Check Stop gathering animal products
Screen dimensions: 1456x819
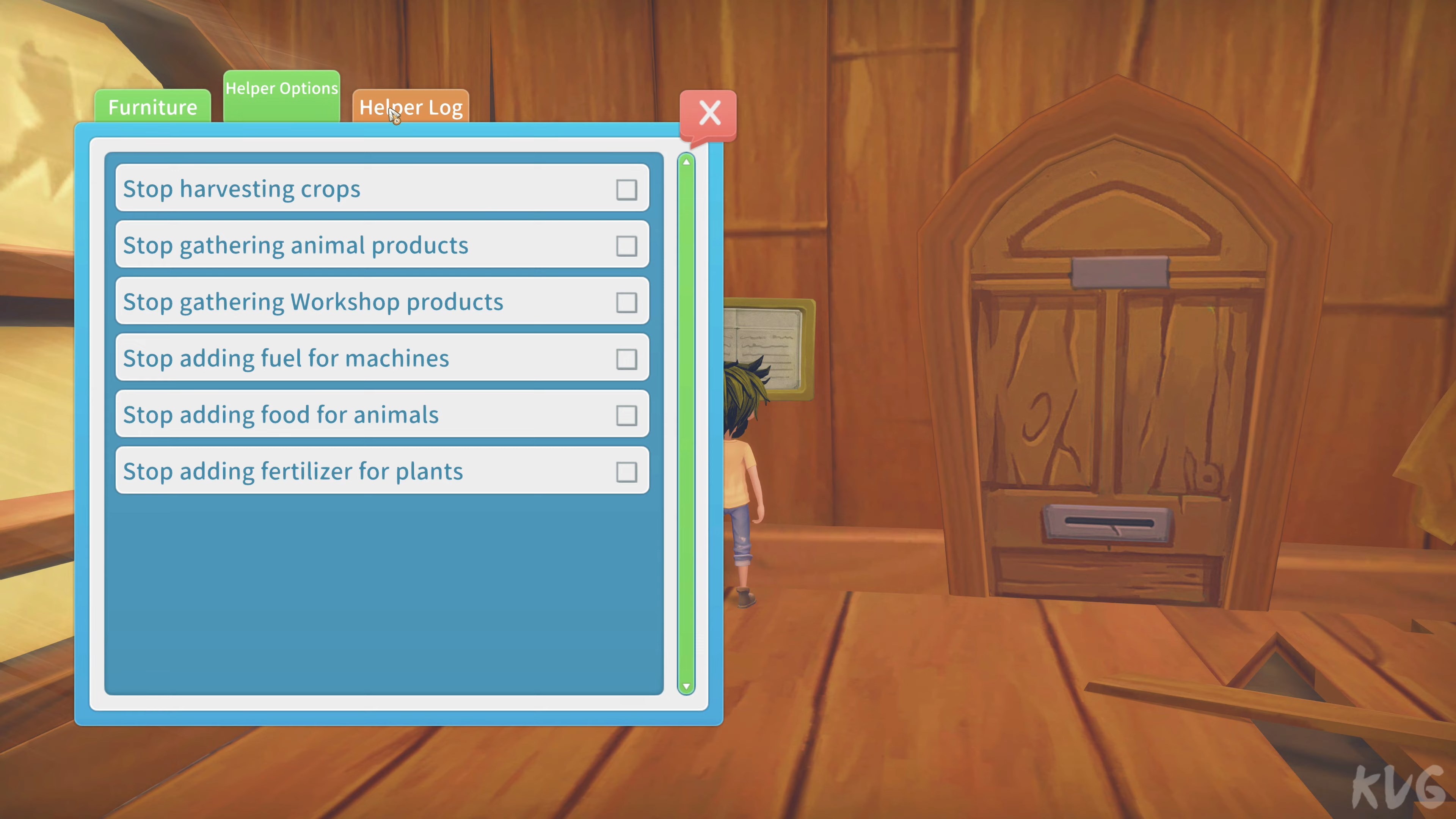coord(627,246)
